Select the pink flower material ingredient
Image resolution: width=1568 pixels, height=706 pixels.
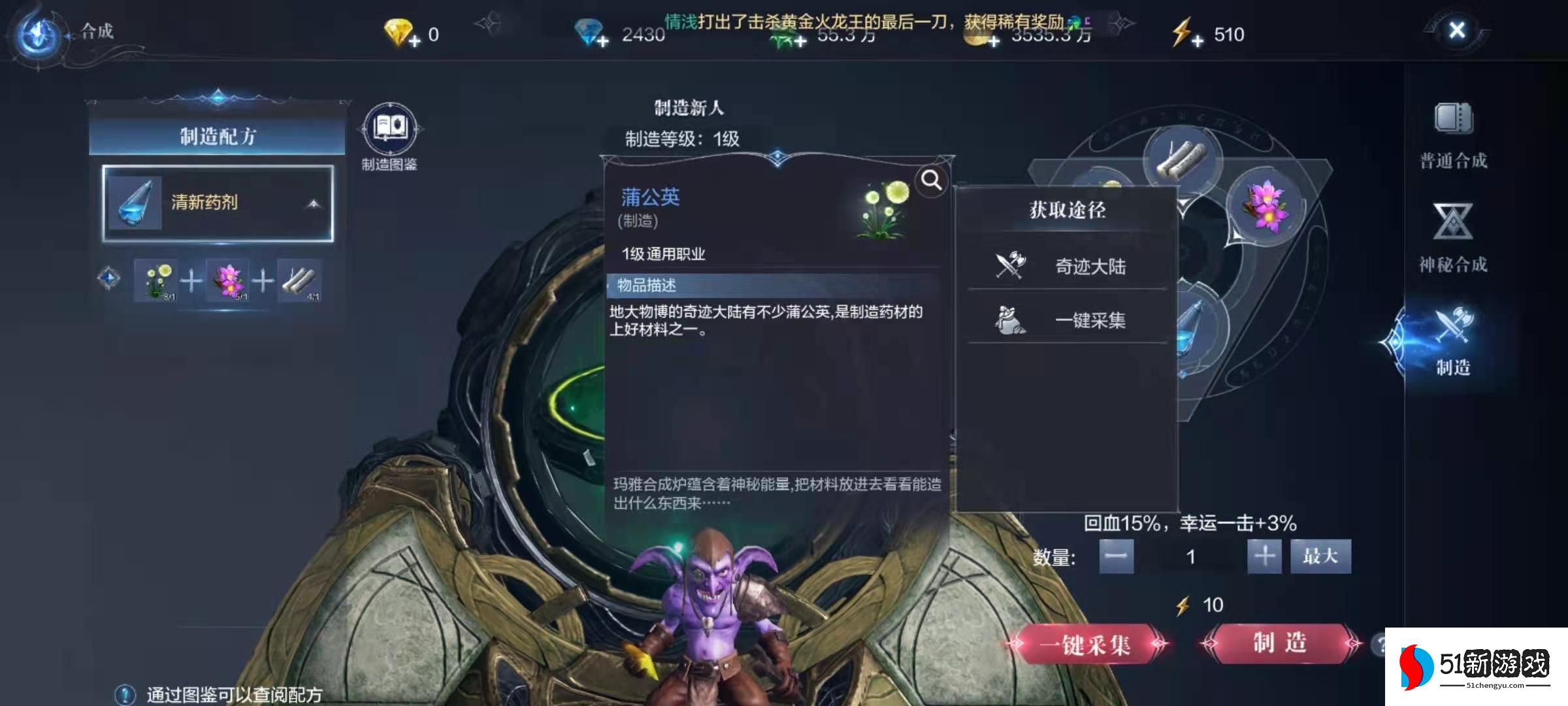coord(227,281)
